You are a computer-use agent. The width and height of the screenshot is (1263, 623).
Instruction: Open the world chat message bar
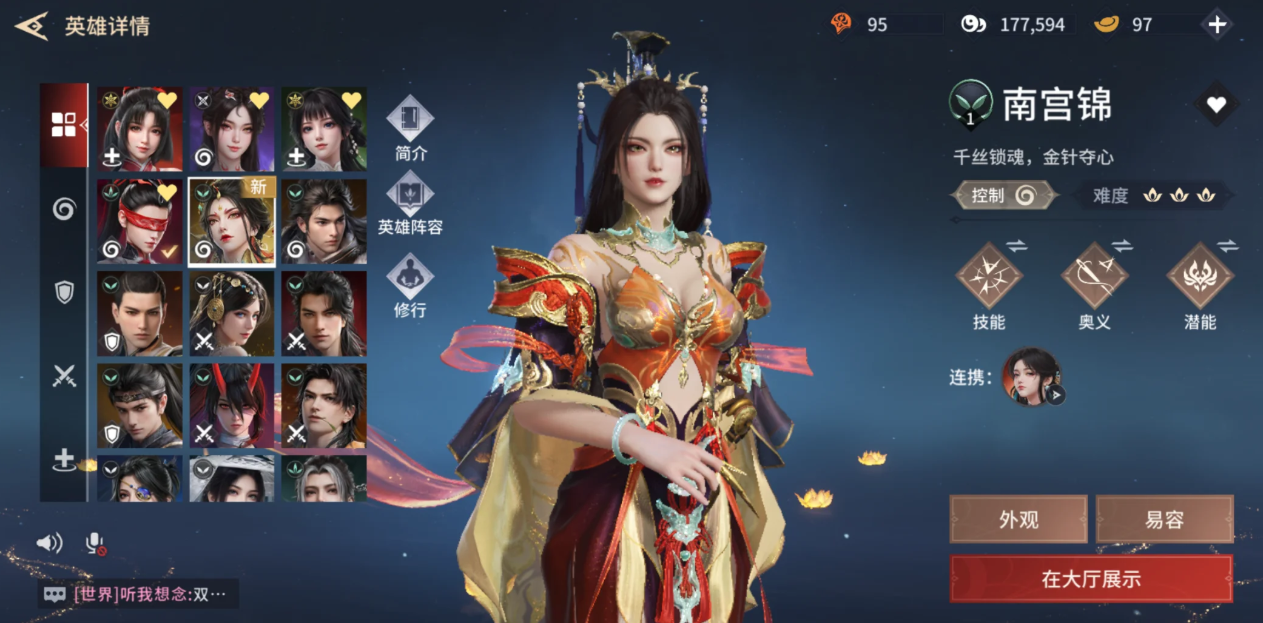139,594
